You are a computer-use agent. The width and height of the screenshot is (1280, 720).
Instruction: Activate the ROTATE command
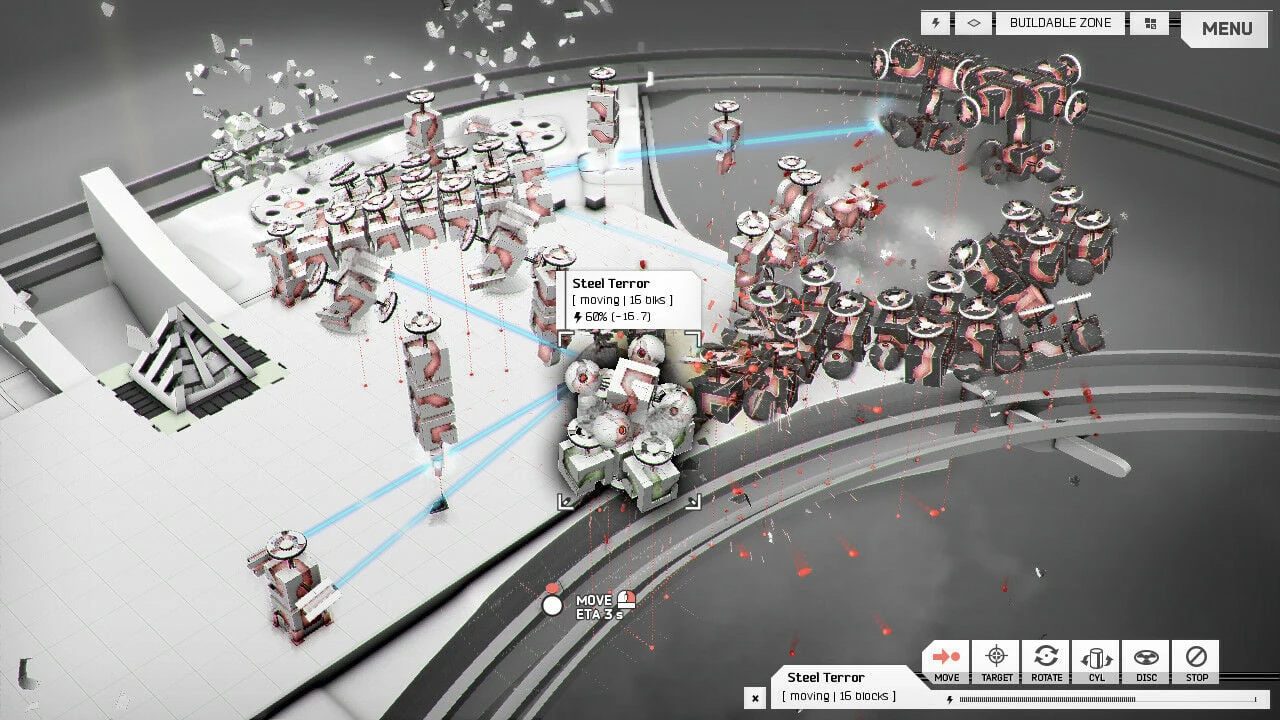pyautogui.click(x=1046, y=663)
